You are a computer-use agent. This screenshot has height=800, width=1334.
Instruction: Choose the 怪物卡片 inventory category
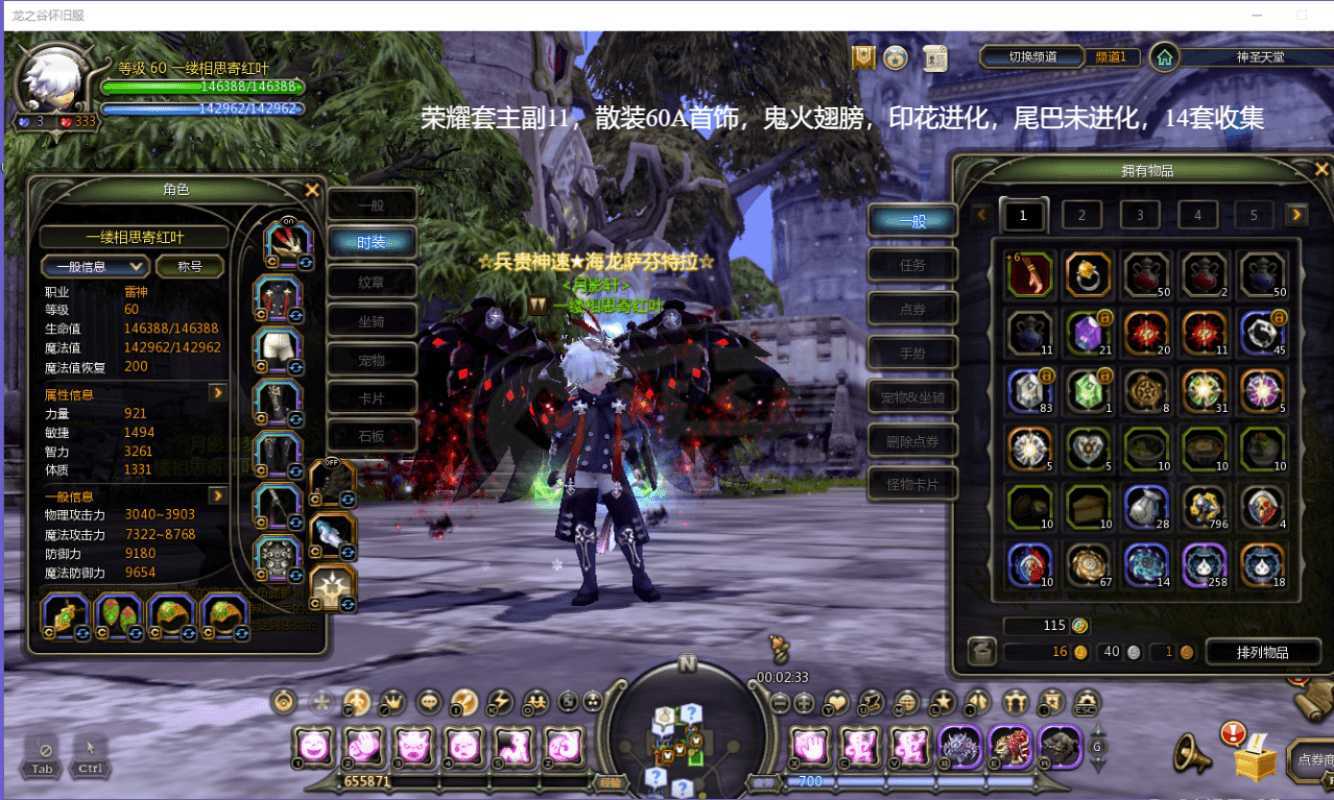pos(912,485)
